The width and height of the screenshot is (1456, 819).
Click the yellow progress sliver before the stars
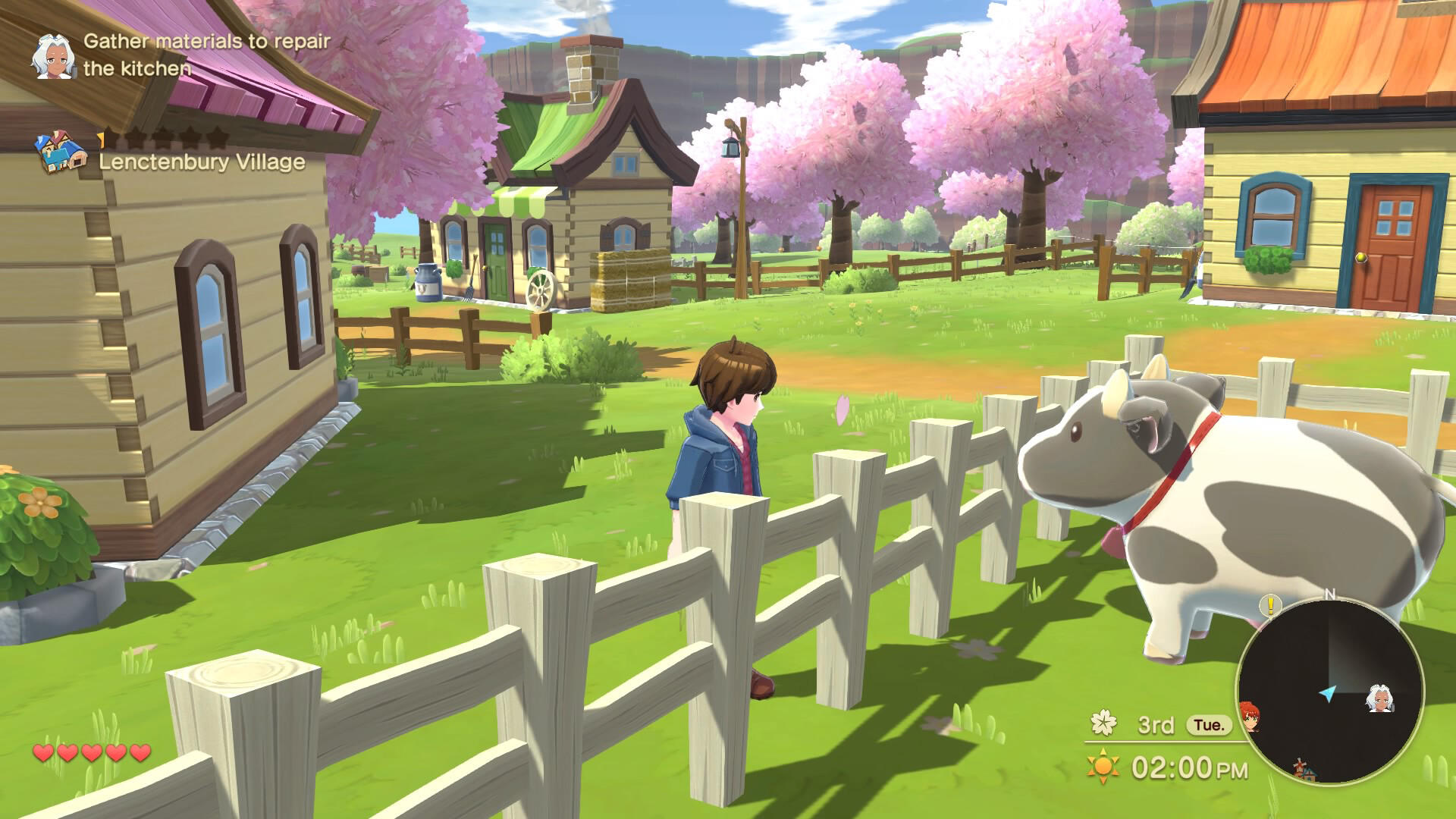click(x=102, y=139)
